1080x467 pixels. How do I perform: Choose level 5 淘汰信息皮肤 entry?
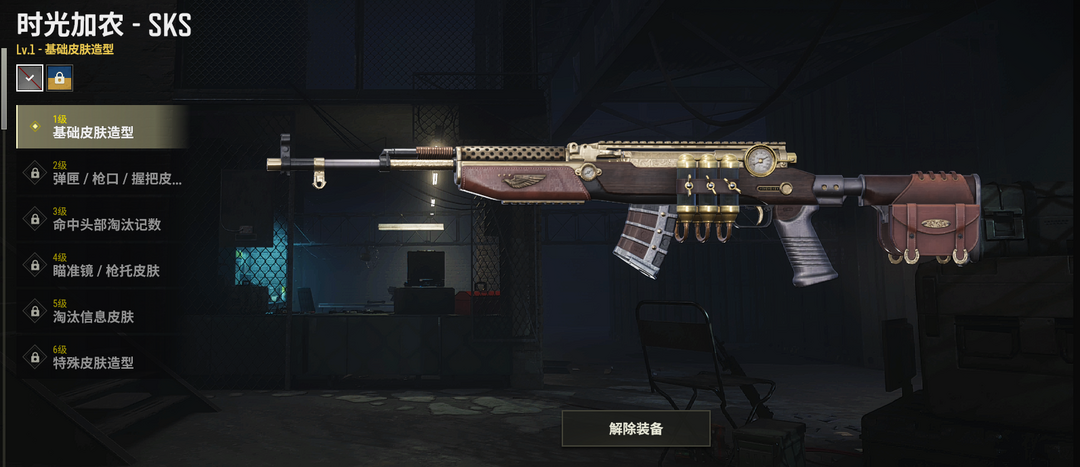coord(100,311)
